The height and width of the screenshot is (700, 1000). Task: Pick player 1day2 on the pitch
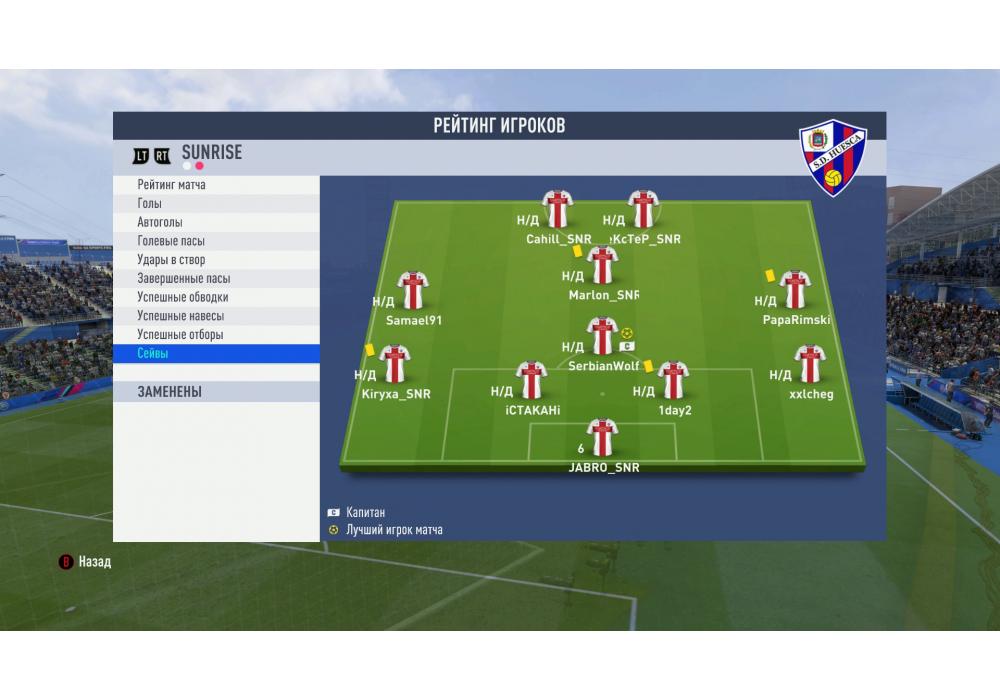click(674, 380)
